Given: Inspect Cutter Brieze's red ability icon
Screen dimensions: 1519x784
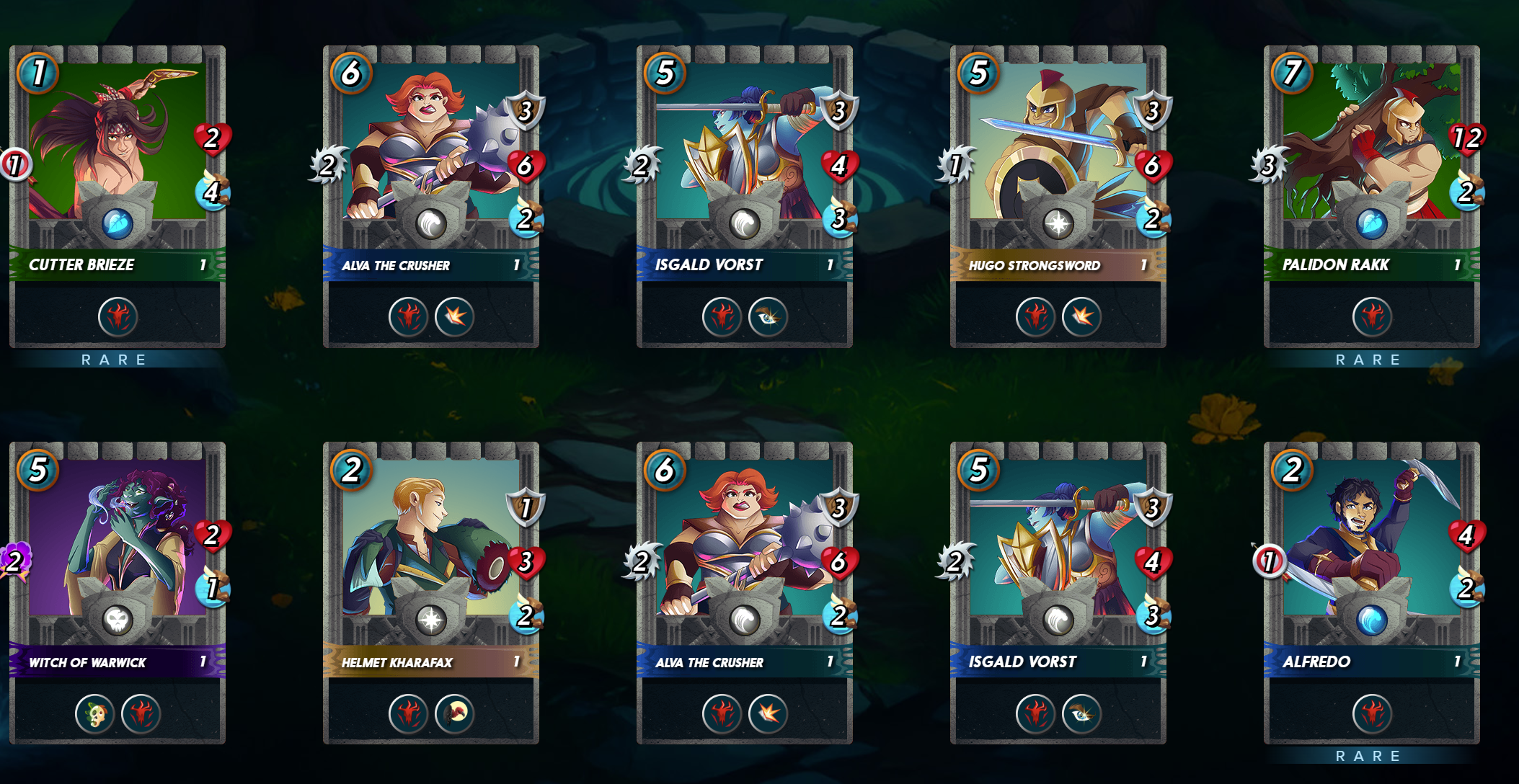Looking at the screenshot, I should [x=118, y=316].
